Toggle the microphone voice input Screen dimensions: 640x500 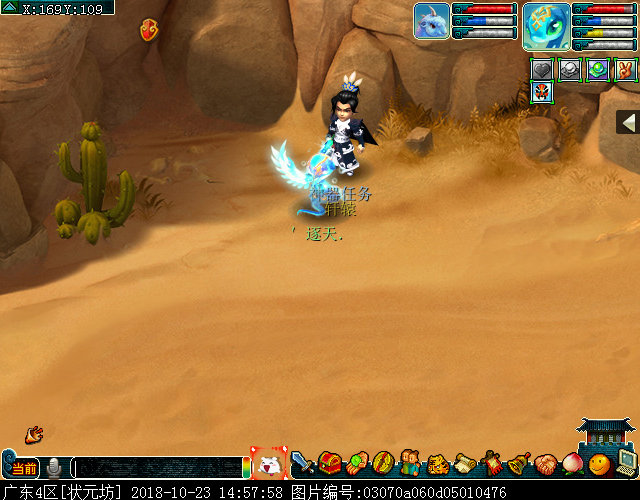tap(54, 467)
